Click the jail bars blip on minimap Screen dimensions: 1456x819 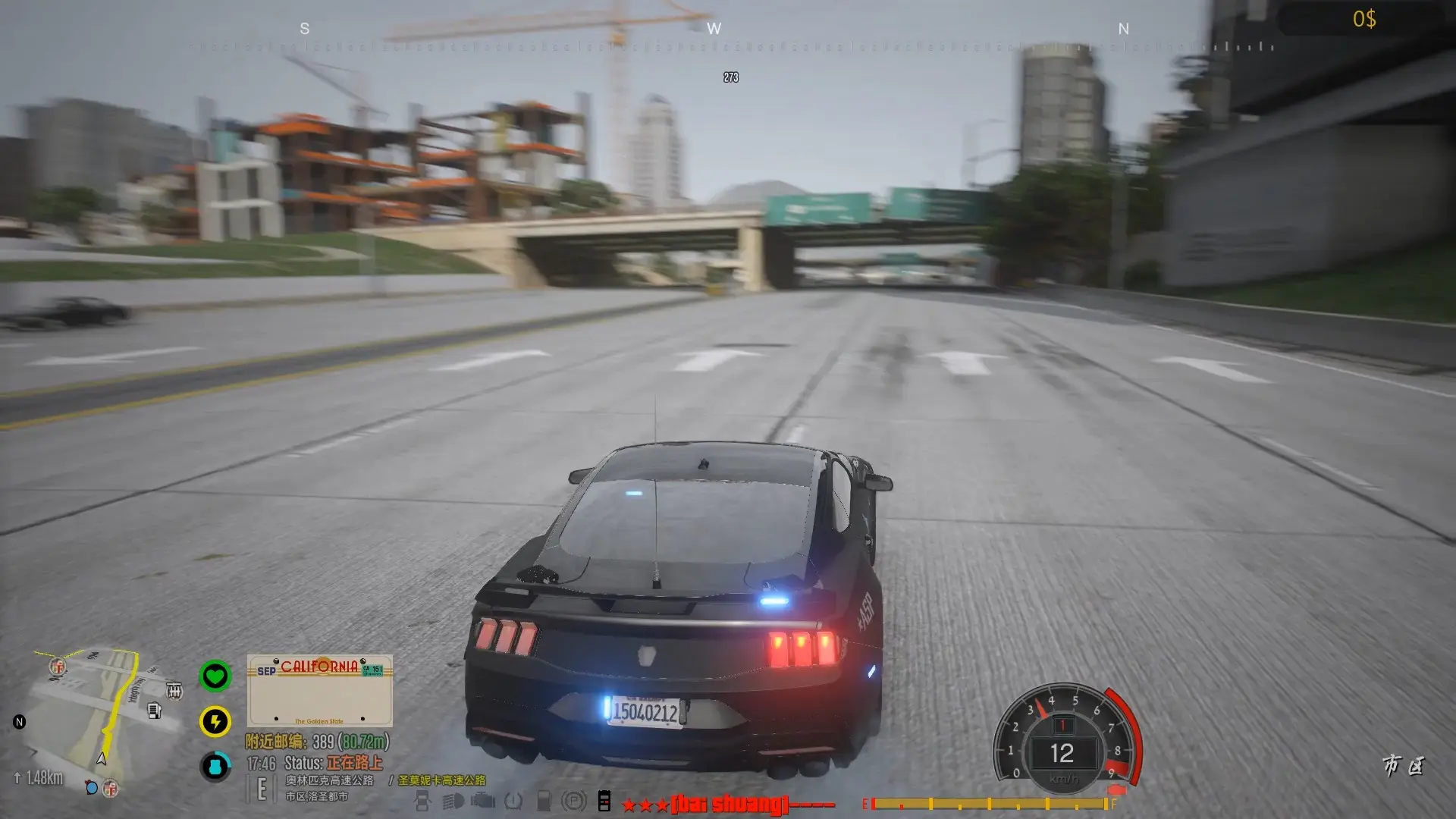[174, 690]
